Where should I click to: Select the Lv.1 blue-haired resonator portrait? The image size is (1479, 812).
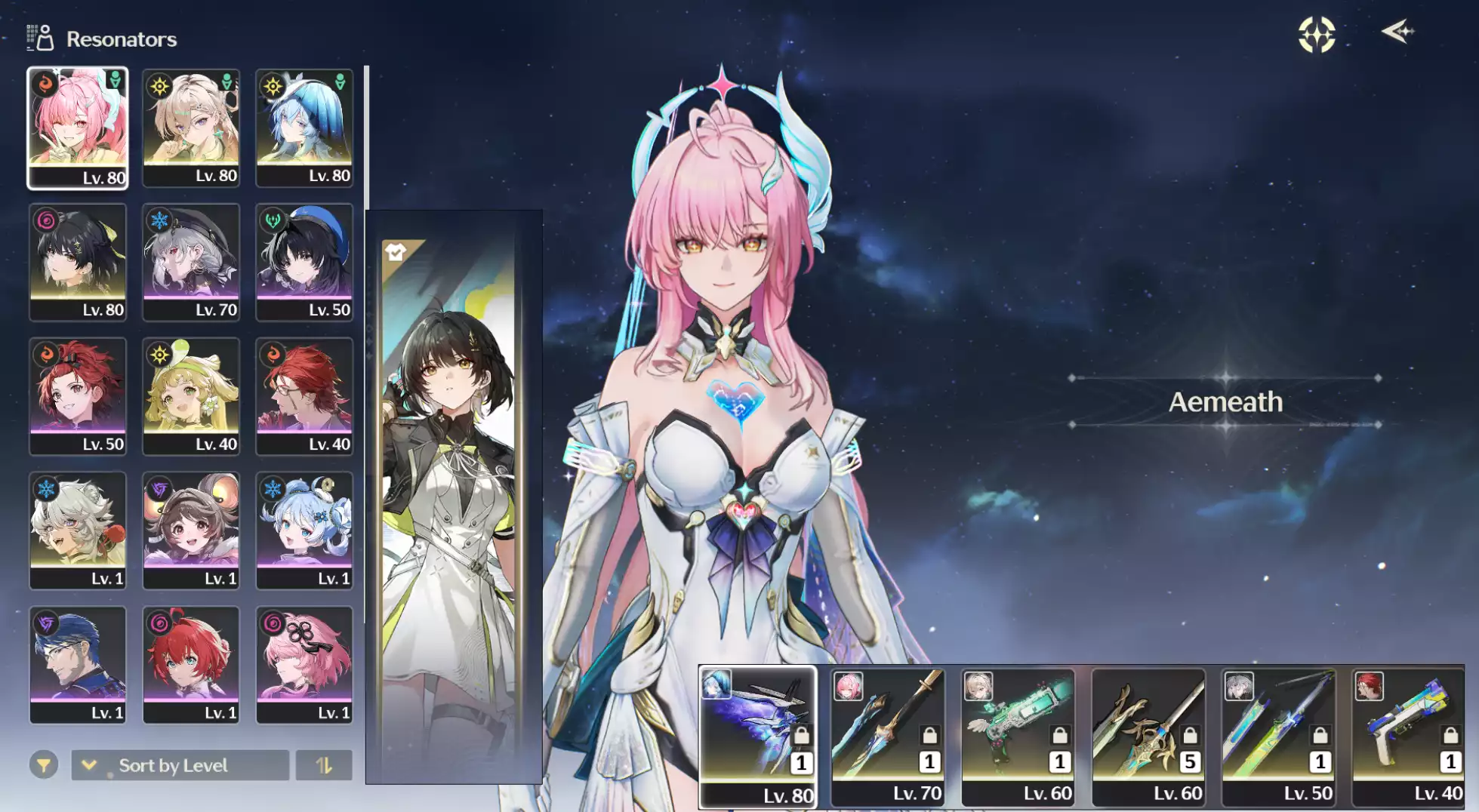[x=304, y=528]
